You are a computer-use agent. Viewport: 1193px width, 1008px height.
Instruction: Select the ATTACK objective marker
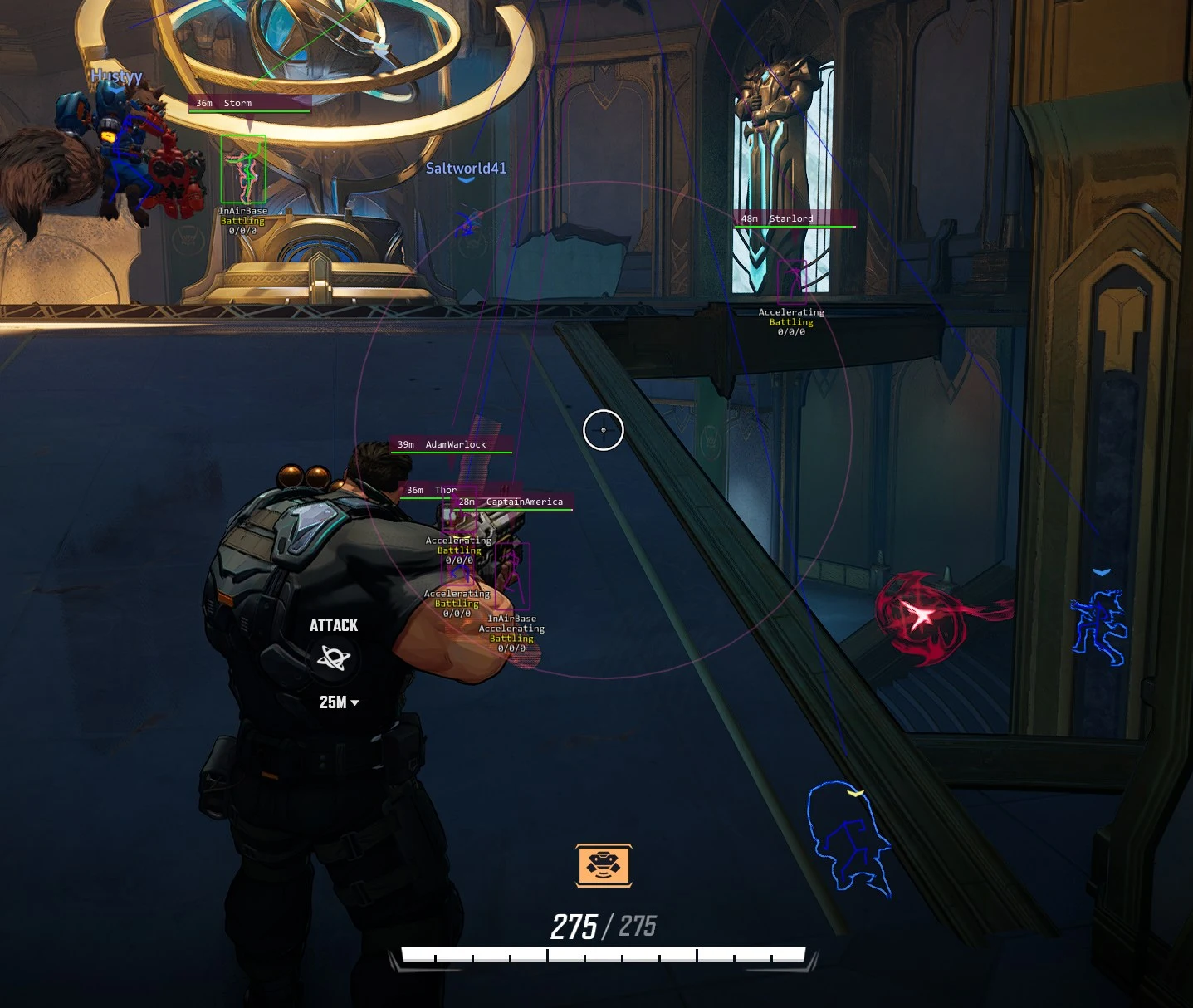click(334, 658)
